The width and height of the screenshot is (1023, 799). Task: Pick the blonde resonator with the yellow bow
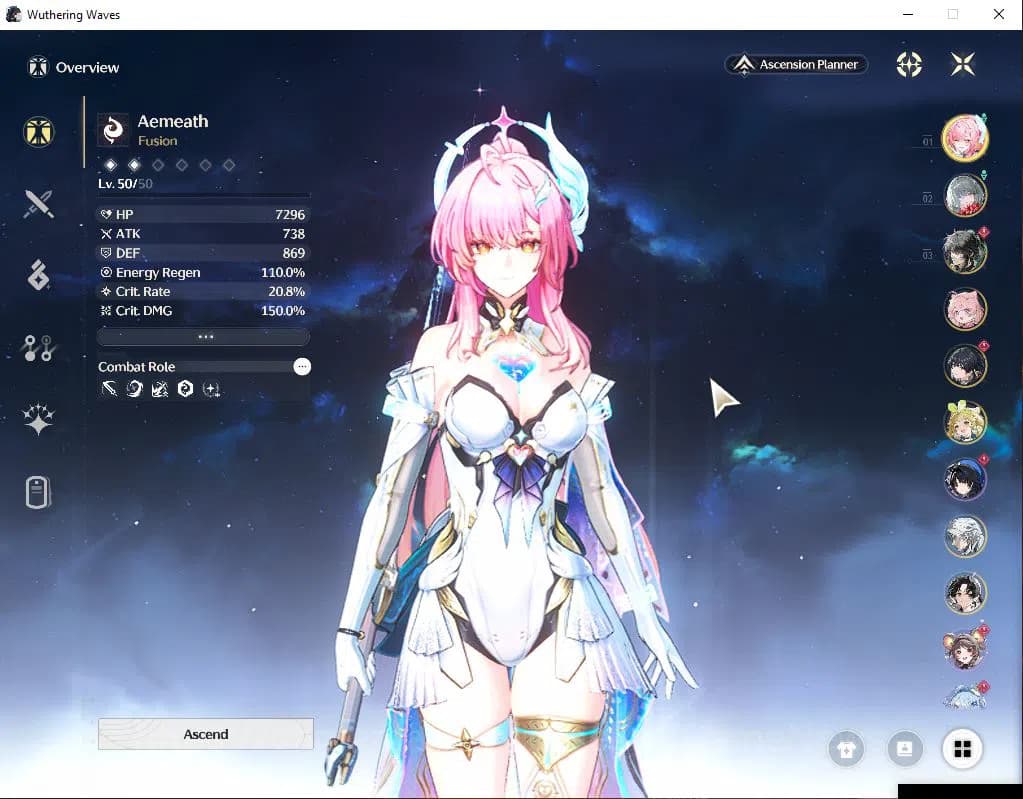[965, 423]
